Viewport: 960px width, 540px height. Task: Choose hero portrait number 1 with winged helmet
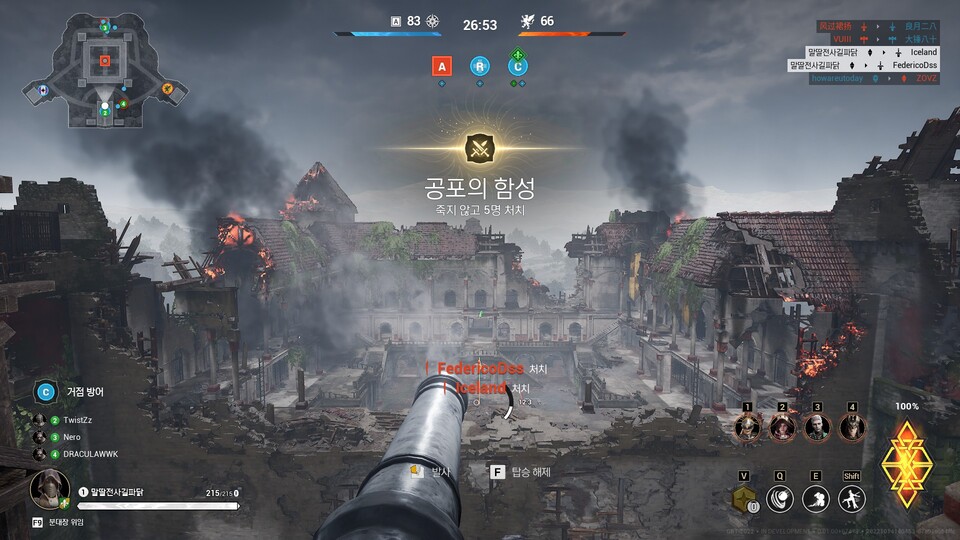coord(747,428)
